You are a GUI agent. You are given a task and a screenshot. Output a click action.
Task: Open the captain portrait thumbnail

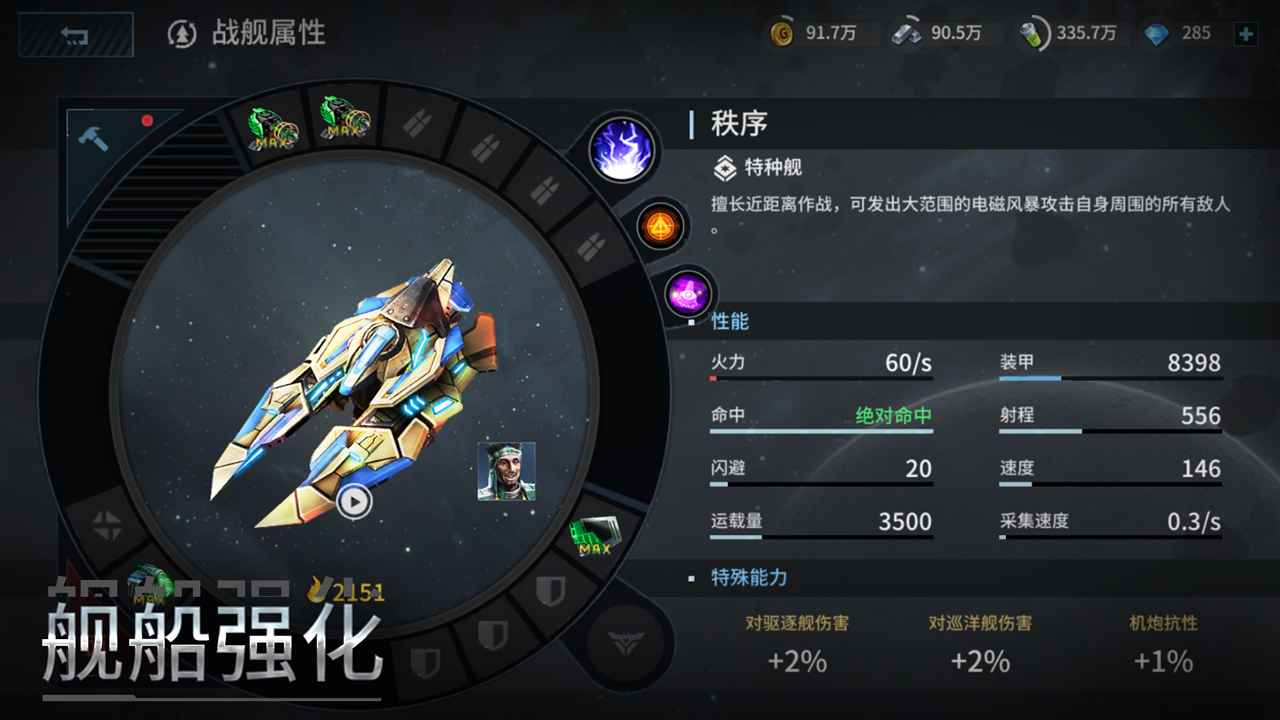(507, 470)
